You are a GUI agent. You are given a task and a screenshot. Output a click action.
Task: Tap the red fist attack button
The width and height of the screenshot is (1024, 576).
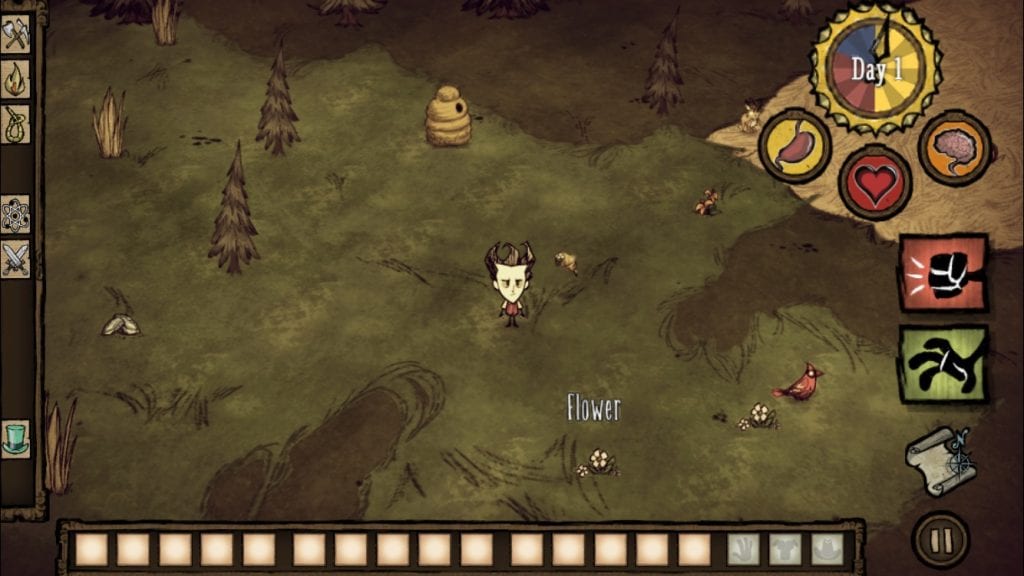pyautogui.click(x=943, y=273)
